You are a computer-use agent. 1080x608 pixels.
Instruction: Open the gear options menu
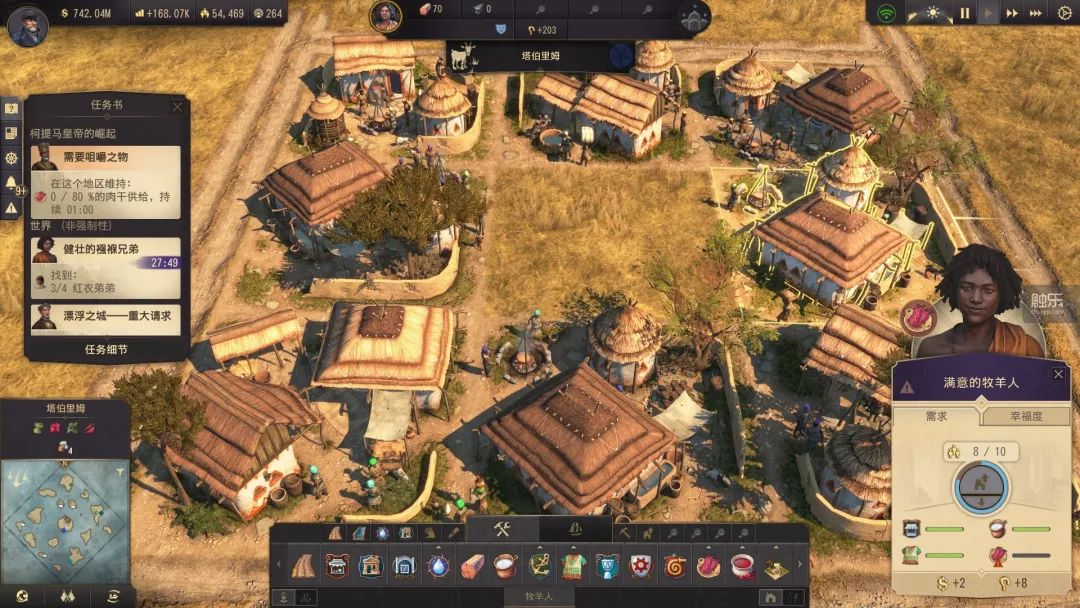tap(1064, 14)
